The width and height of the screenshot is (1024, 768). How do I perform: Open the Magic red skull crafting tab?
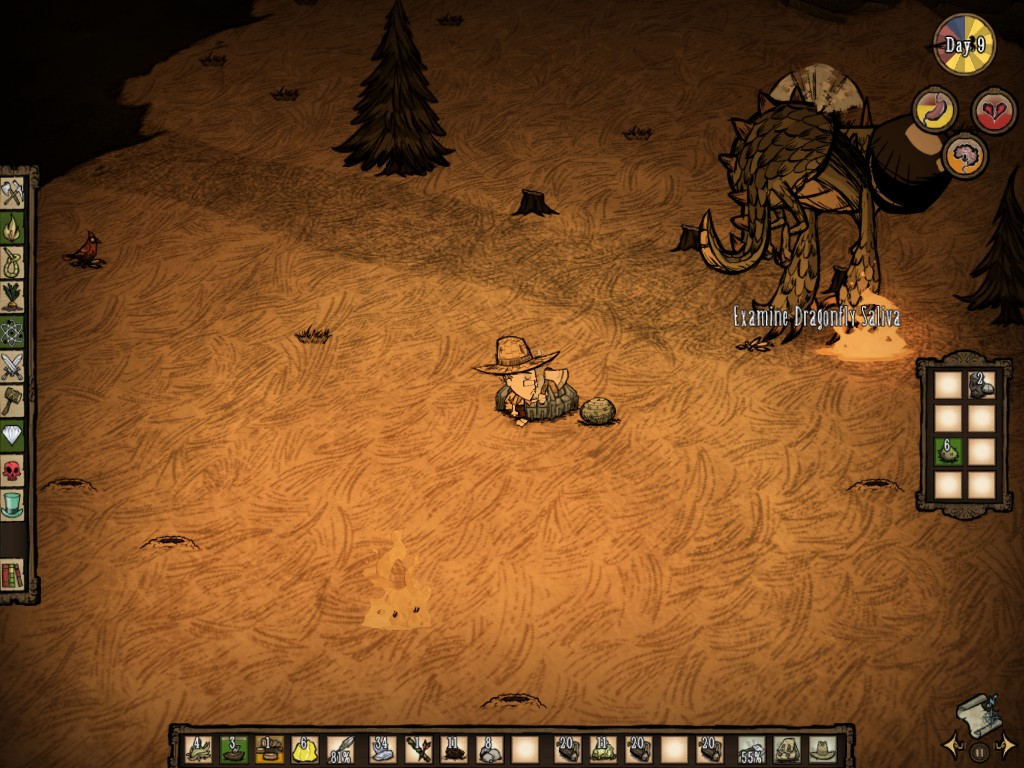pyautogui.click(x=12, y=470)
